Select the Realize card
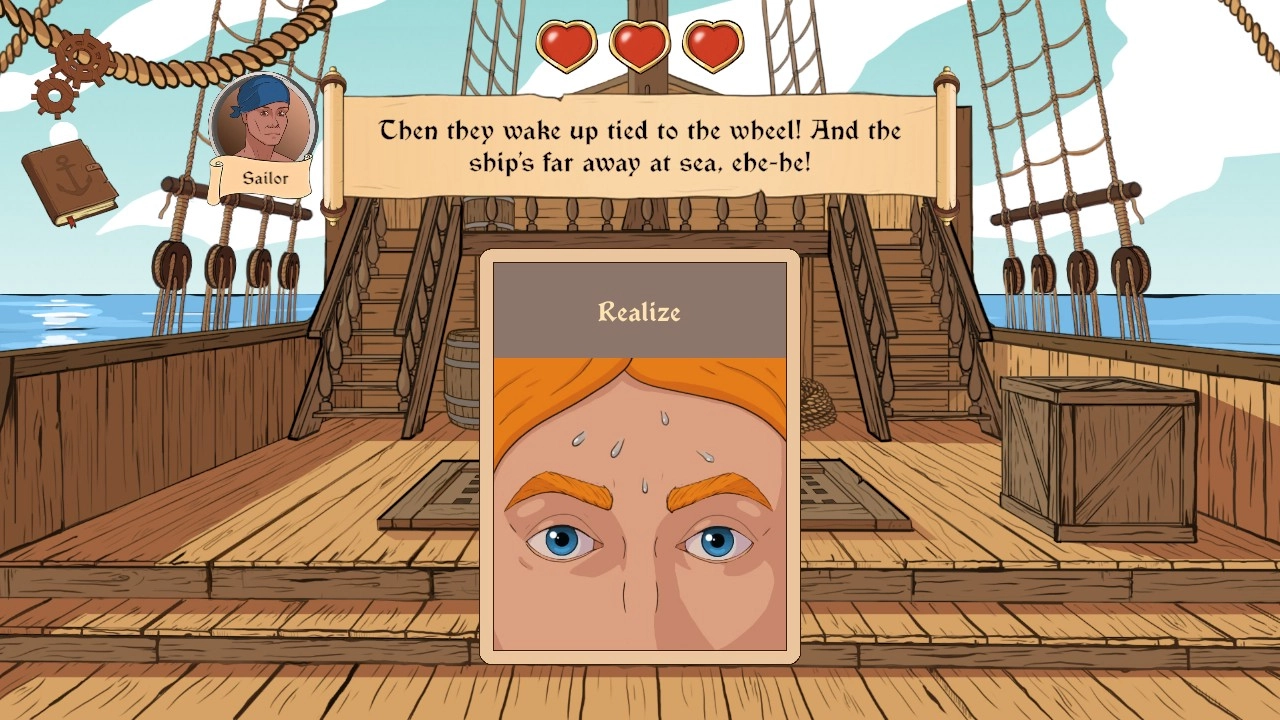The width and height of the screenshot is (1280, 720). [x=640, y=456]
